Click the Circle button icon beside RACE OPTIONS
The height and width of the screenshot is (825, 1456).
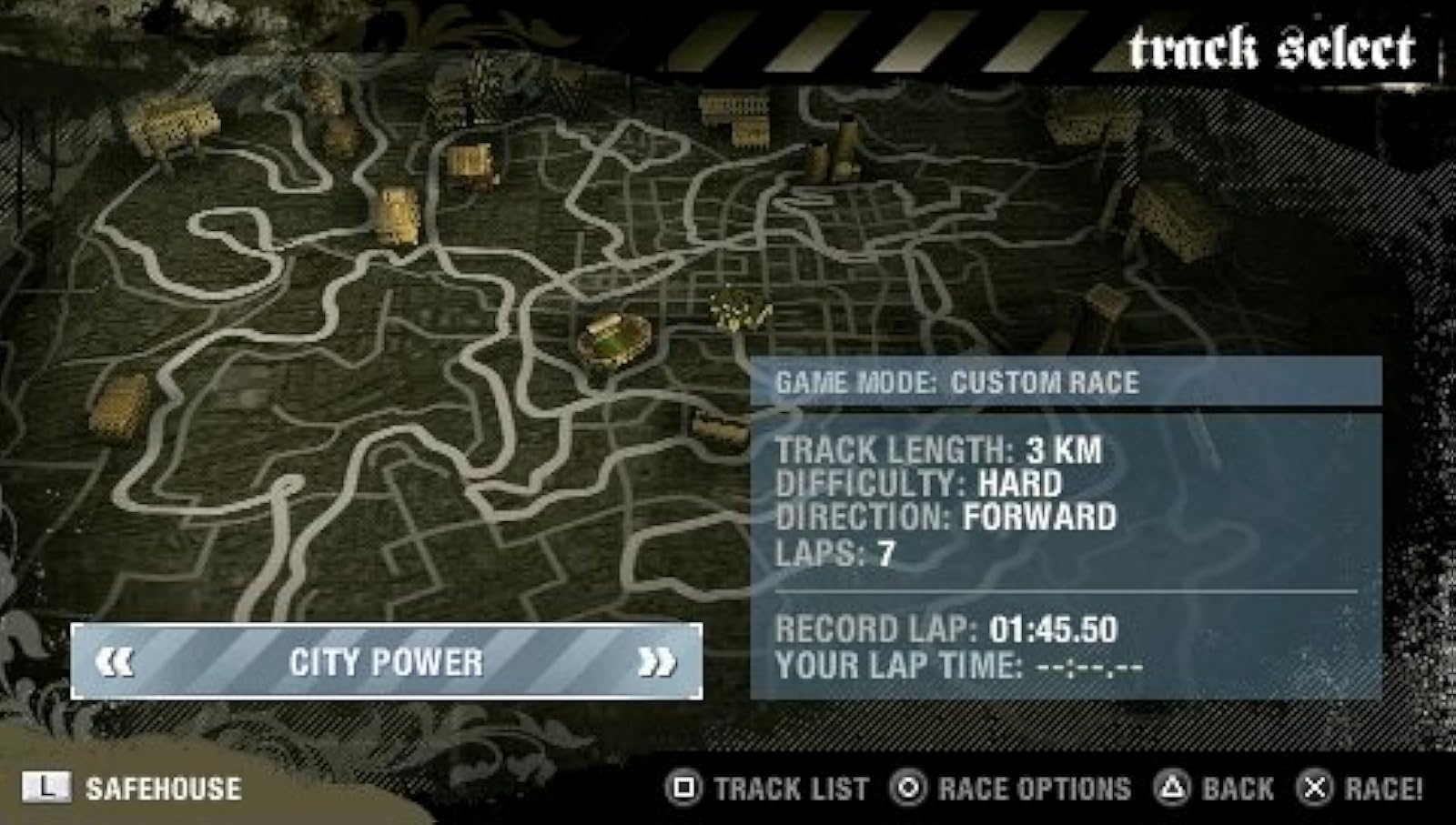[x=910, y=788]
